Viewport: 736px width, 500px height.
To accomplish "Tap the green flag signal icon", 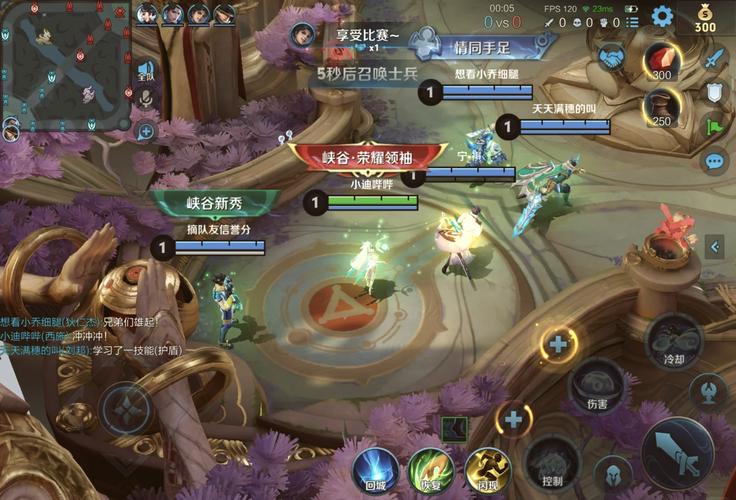I will tap(713, 126).
